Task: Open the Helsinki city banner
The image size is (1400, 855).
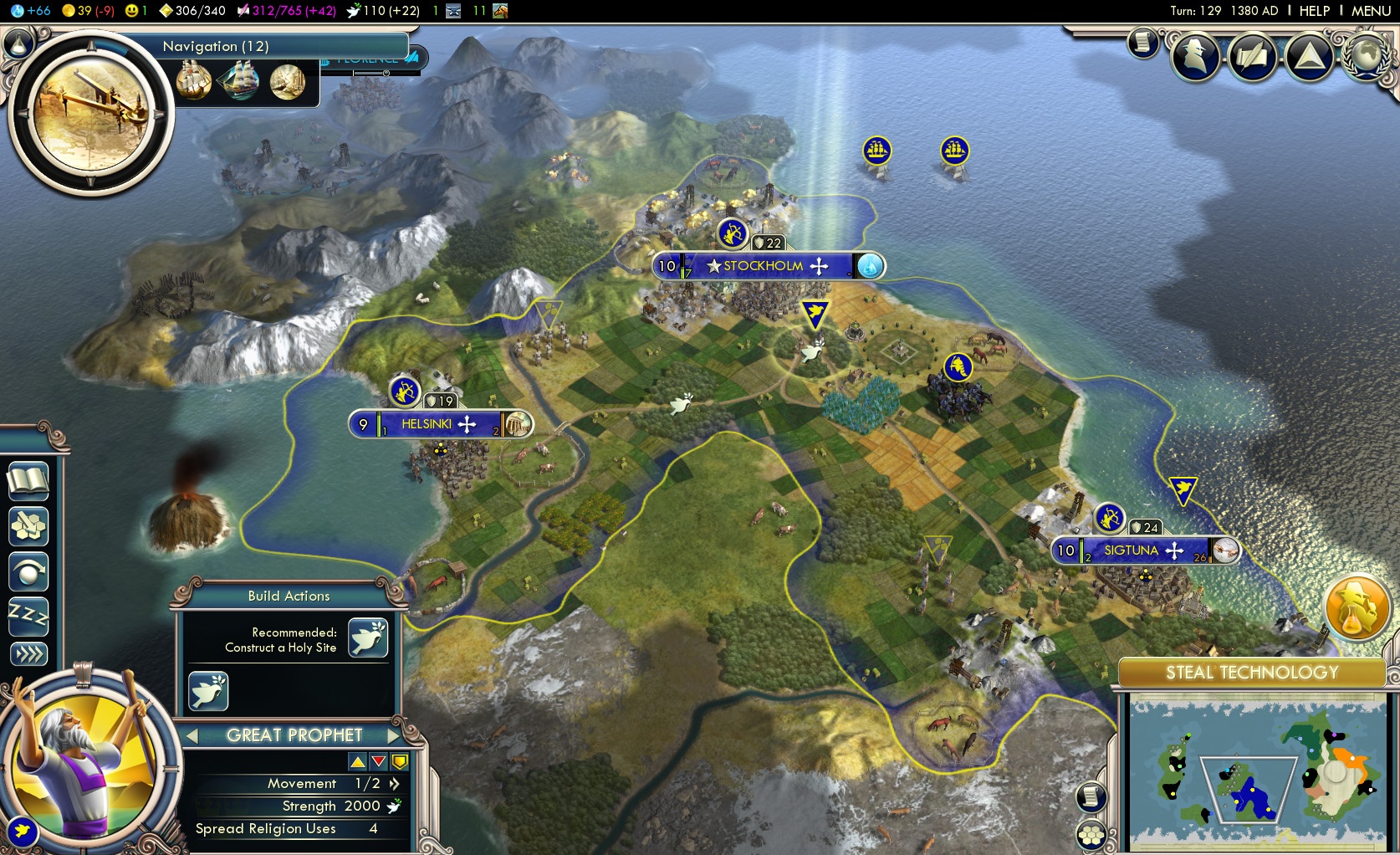Action: (427, 424)
